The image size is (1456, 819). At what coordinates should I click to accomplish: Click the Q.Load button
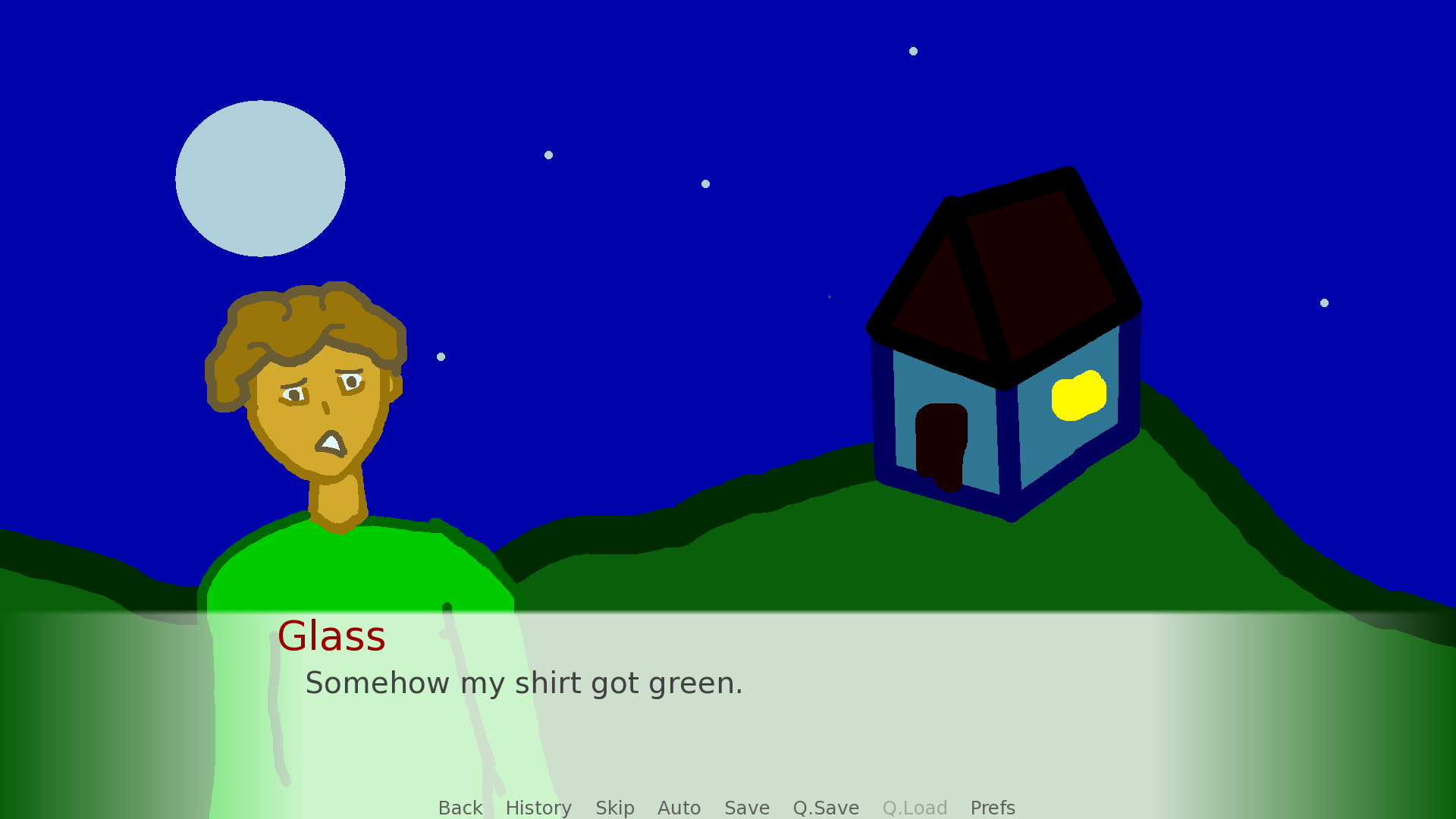(915, 808)
